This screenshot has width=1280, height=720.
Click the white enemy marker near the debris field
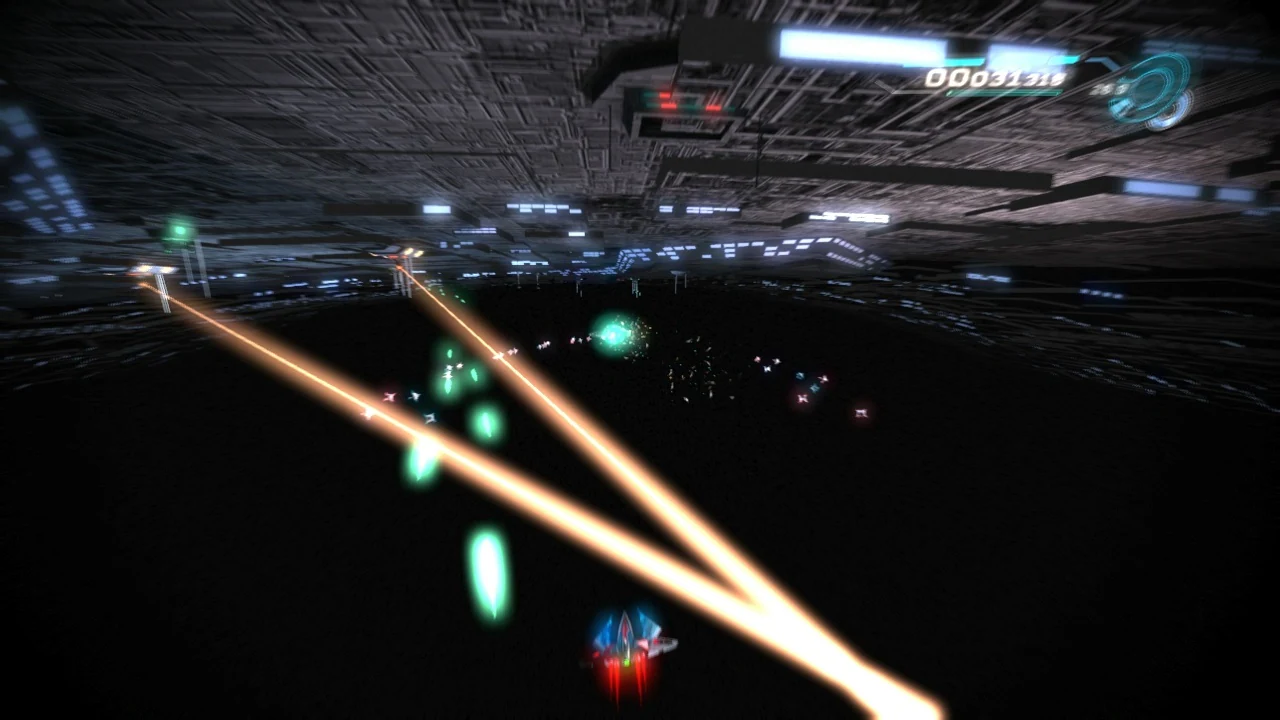coord(768,367)
